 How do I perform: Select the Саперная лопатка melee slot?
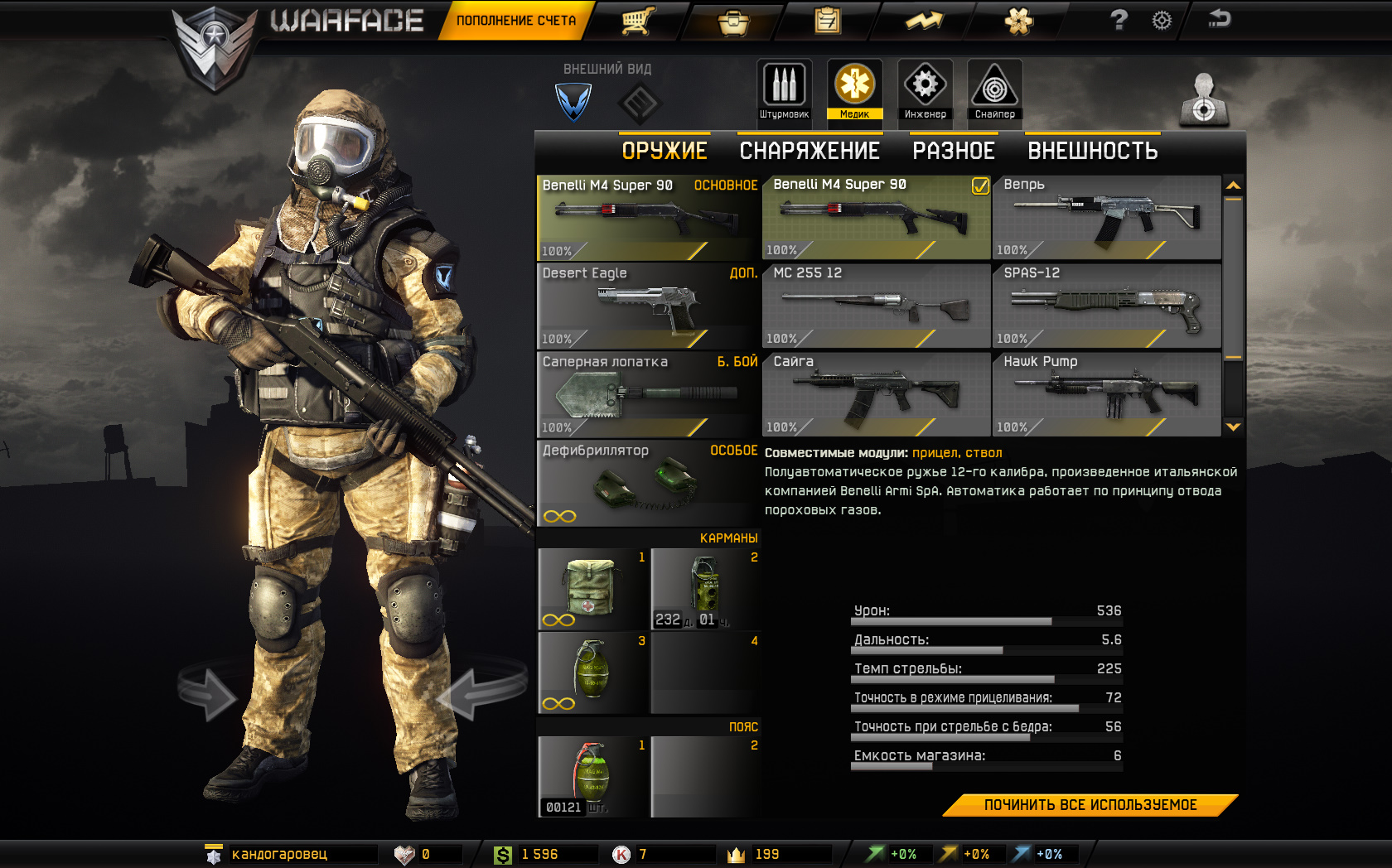point(649,395)
